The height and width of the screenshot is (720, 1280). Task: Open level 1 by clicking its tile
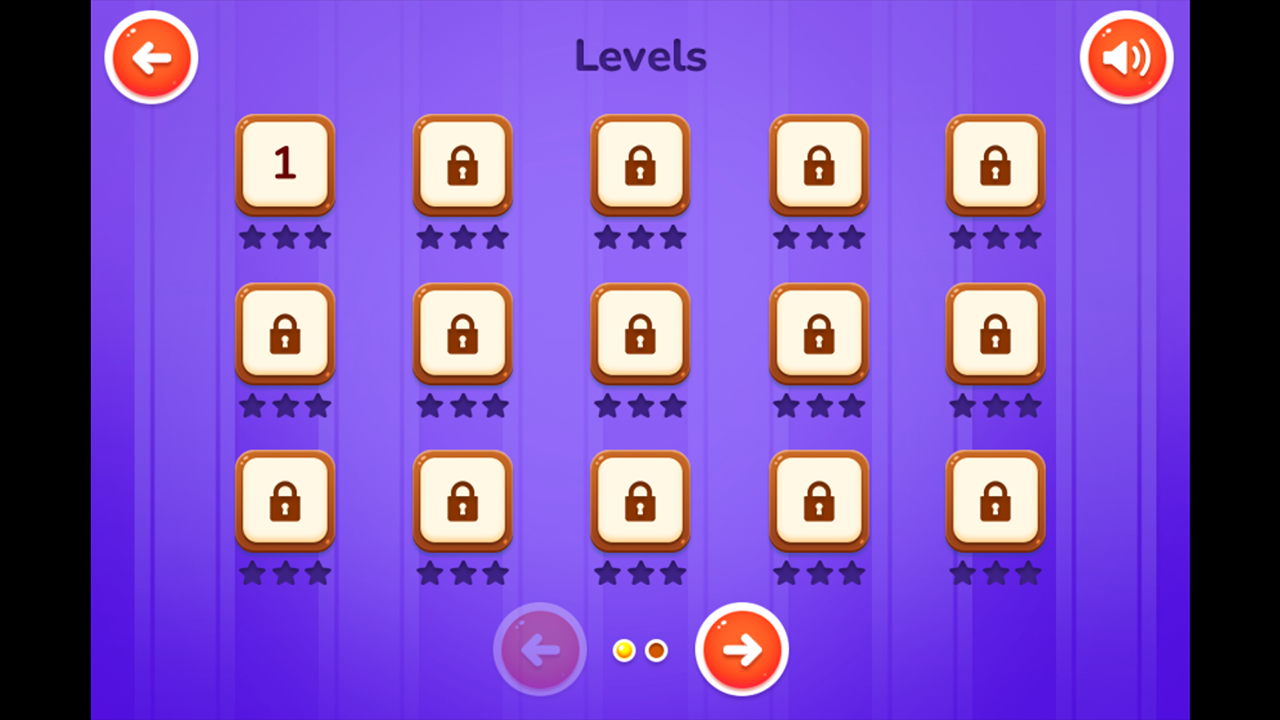[x=285, y=165]
